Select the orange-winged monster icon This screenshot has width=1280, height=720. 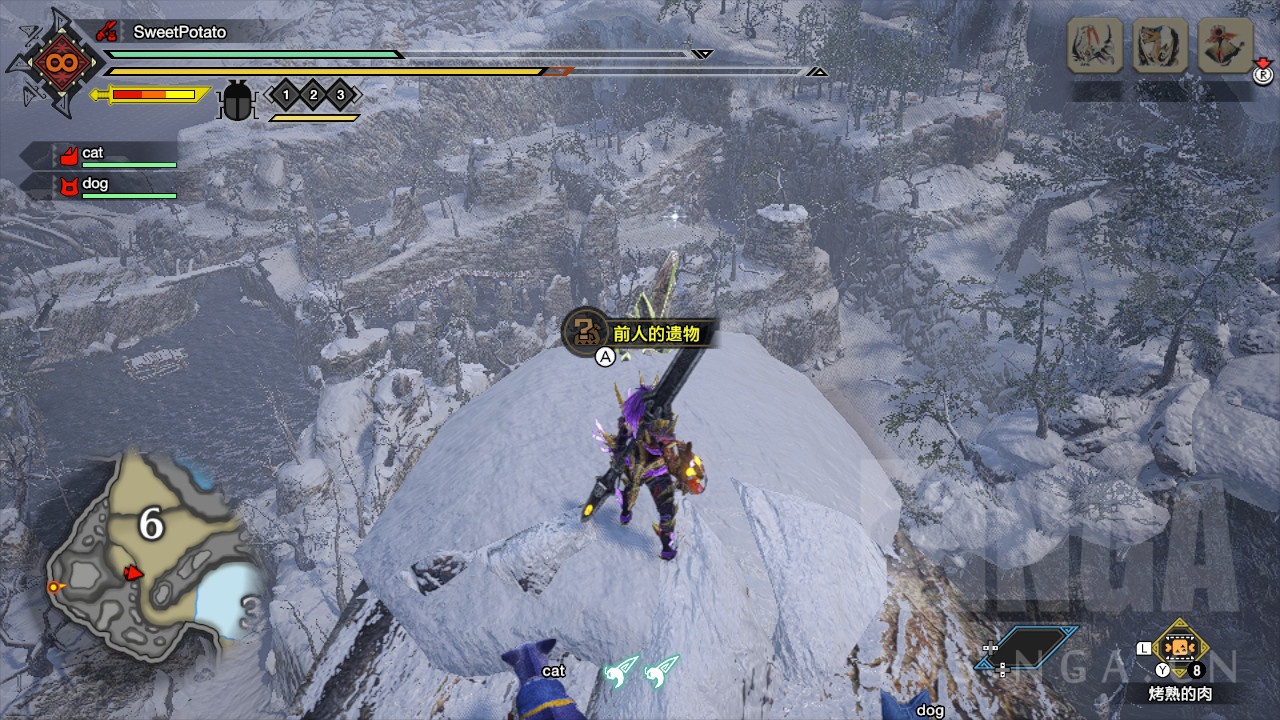pos(1226,45)
